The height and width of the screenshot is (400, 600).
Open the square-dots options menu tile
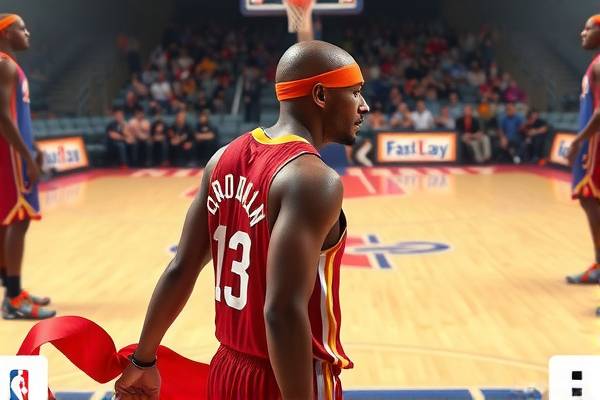click(x=575, y=381)
